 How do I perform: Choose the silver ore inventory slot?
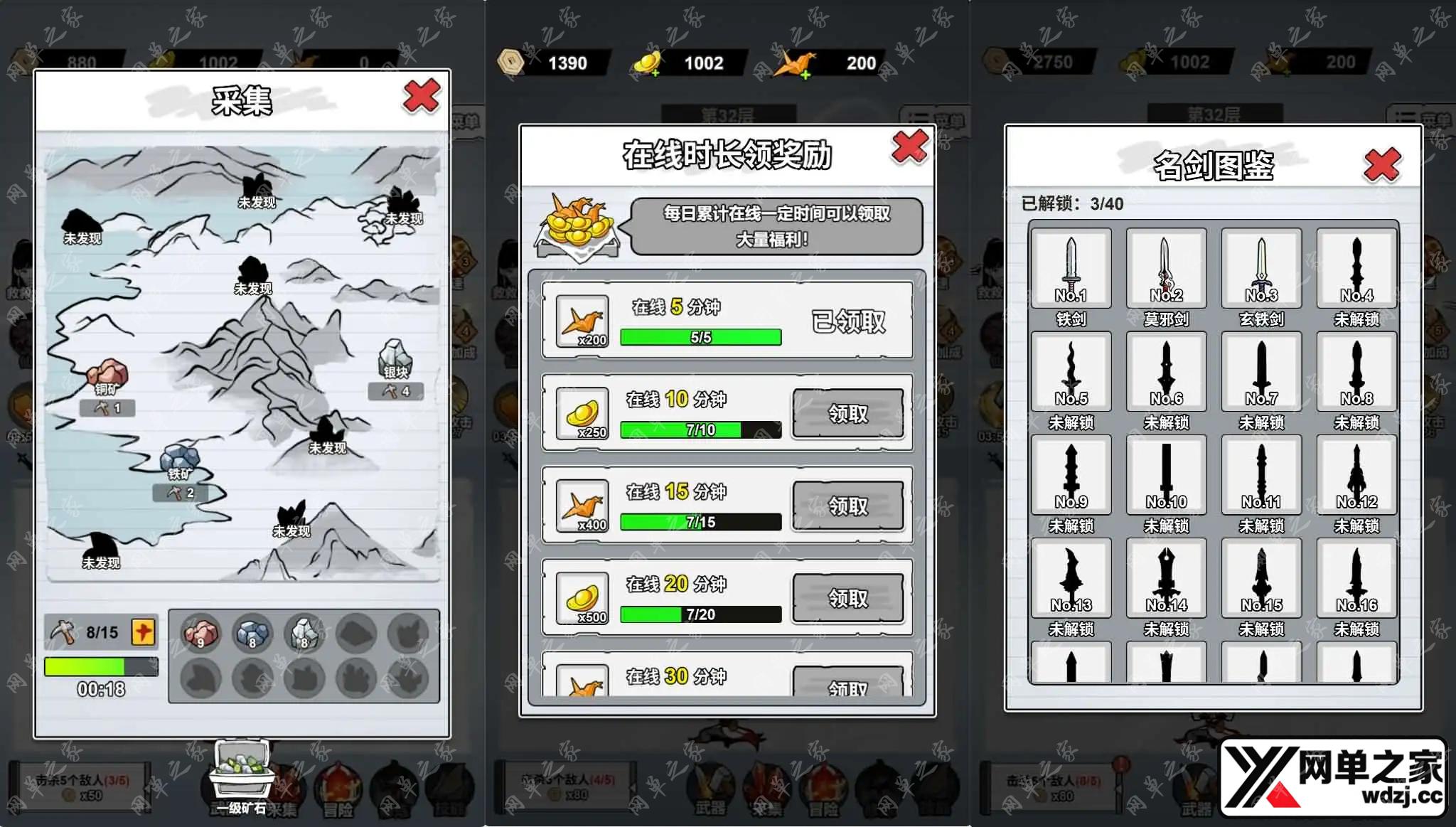(304, 632)
